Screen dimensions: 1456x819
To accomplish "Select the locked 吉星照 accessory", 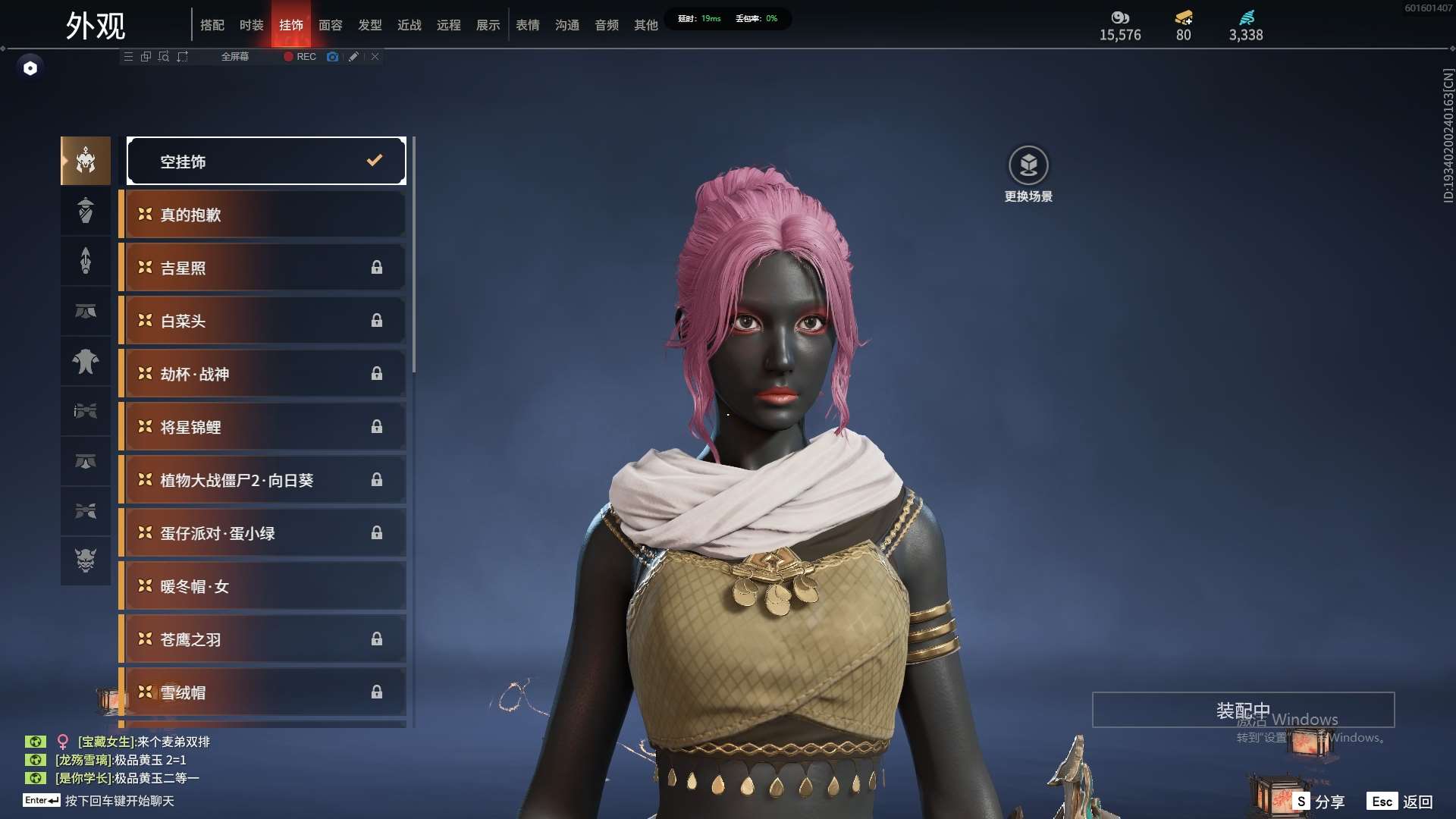I will pos(265,268).
